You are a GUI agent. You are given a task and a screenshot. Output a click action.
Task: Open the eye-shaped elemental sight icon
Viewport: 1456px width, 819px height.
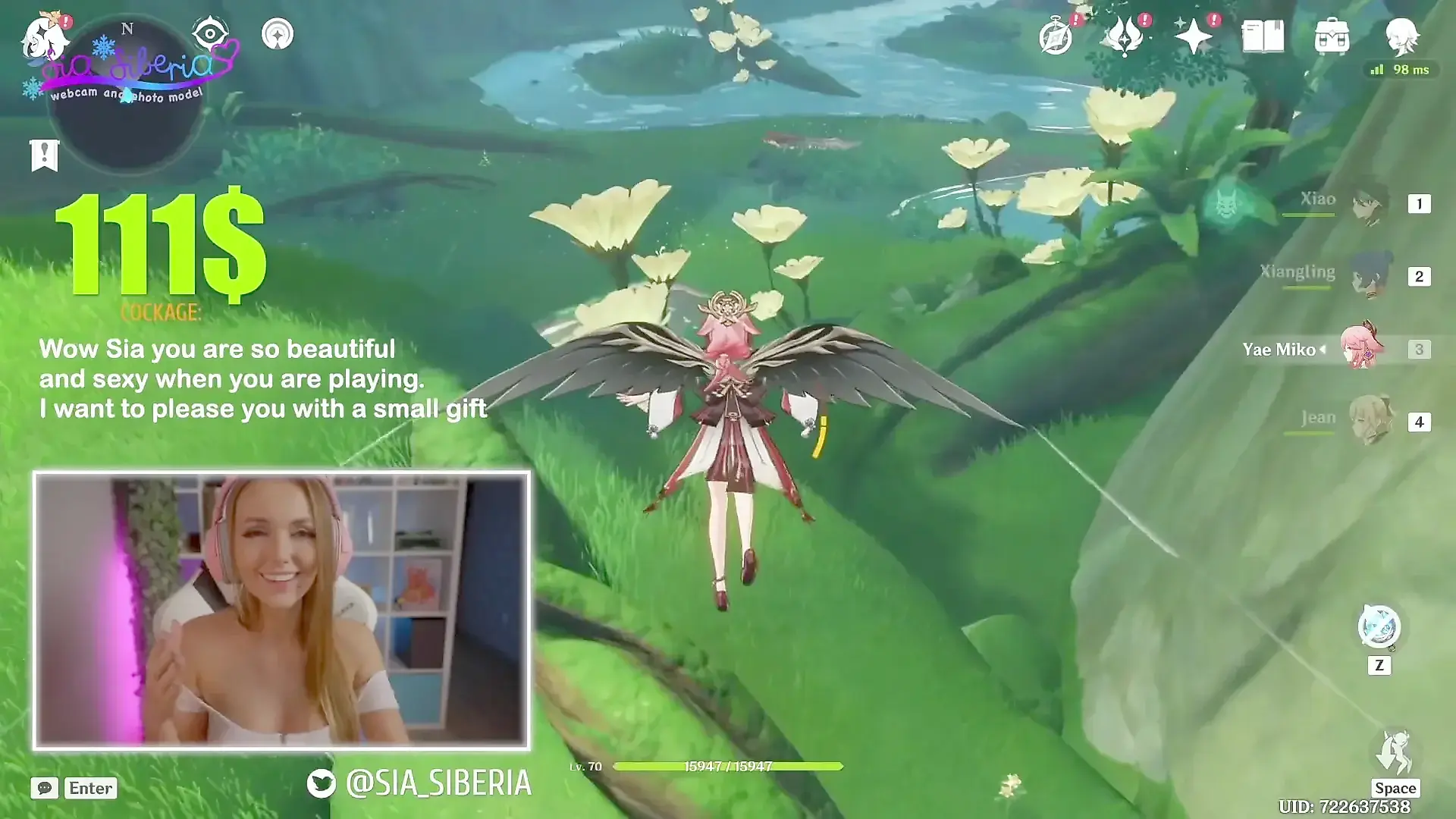pos(211,33)
